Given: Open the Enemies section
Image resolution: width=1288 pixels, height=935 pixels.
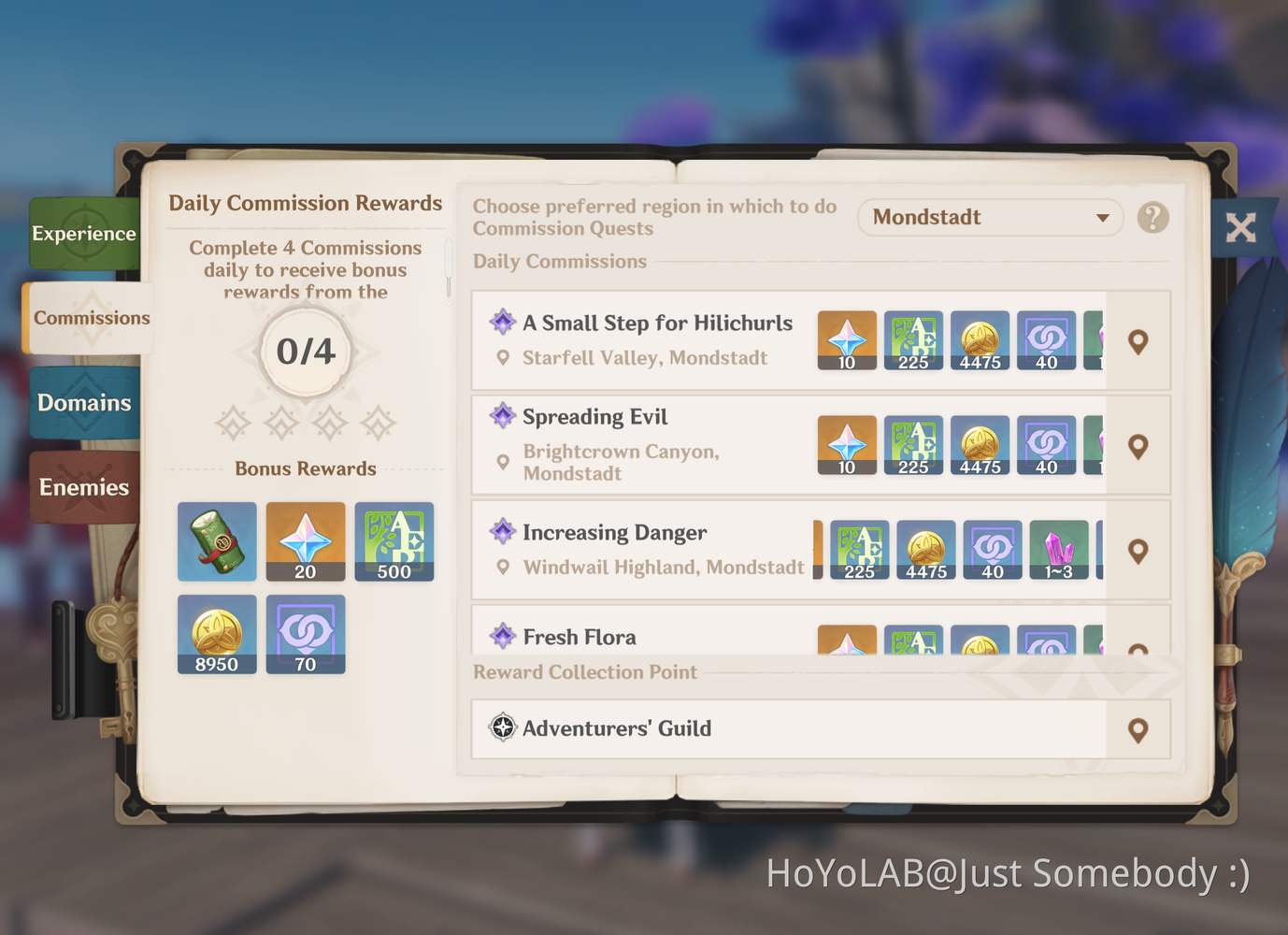Looking at the screenshot, I should coord(84,487).
